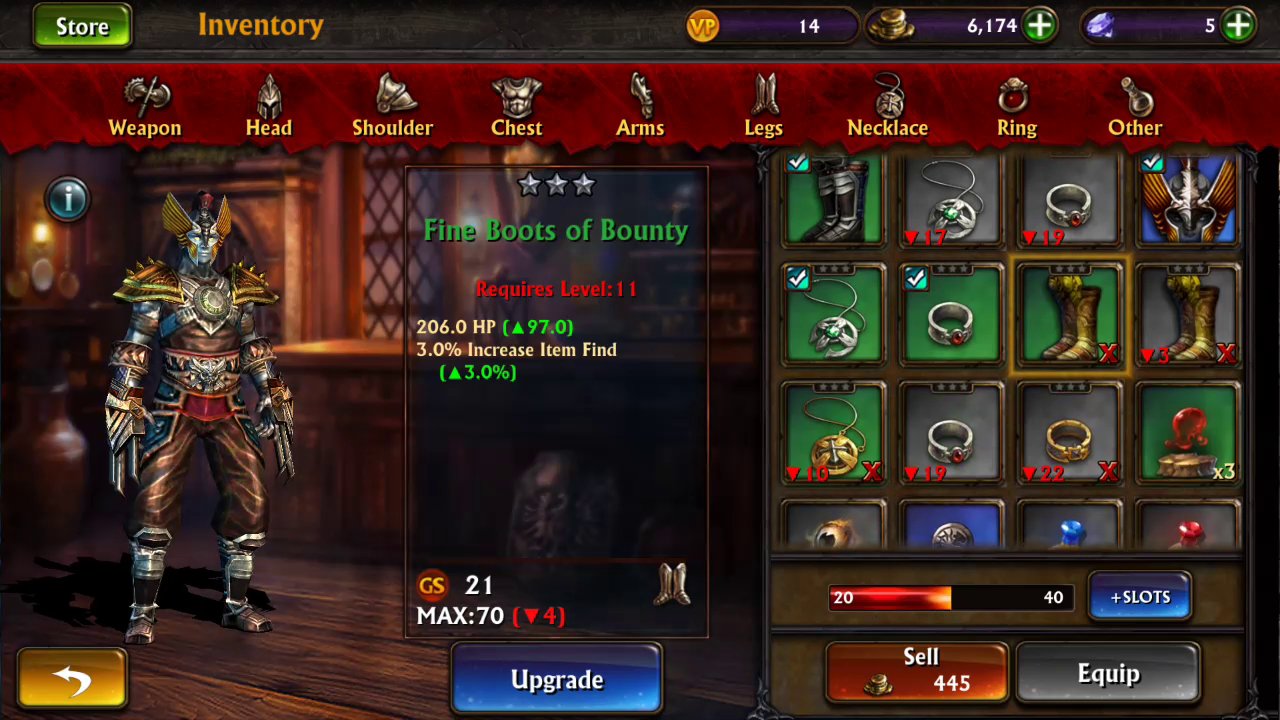Go back with the yellow arrow button
The width and height of the screenshot is (1280, 720).
click(72, 679)
